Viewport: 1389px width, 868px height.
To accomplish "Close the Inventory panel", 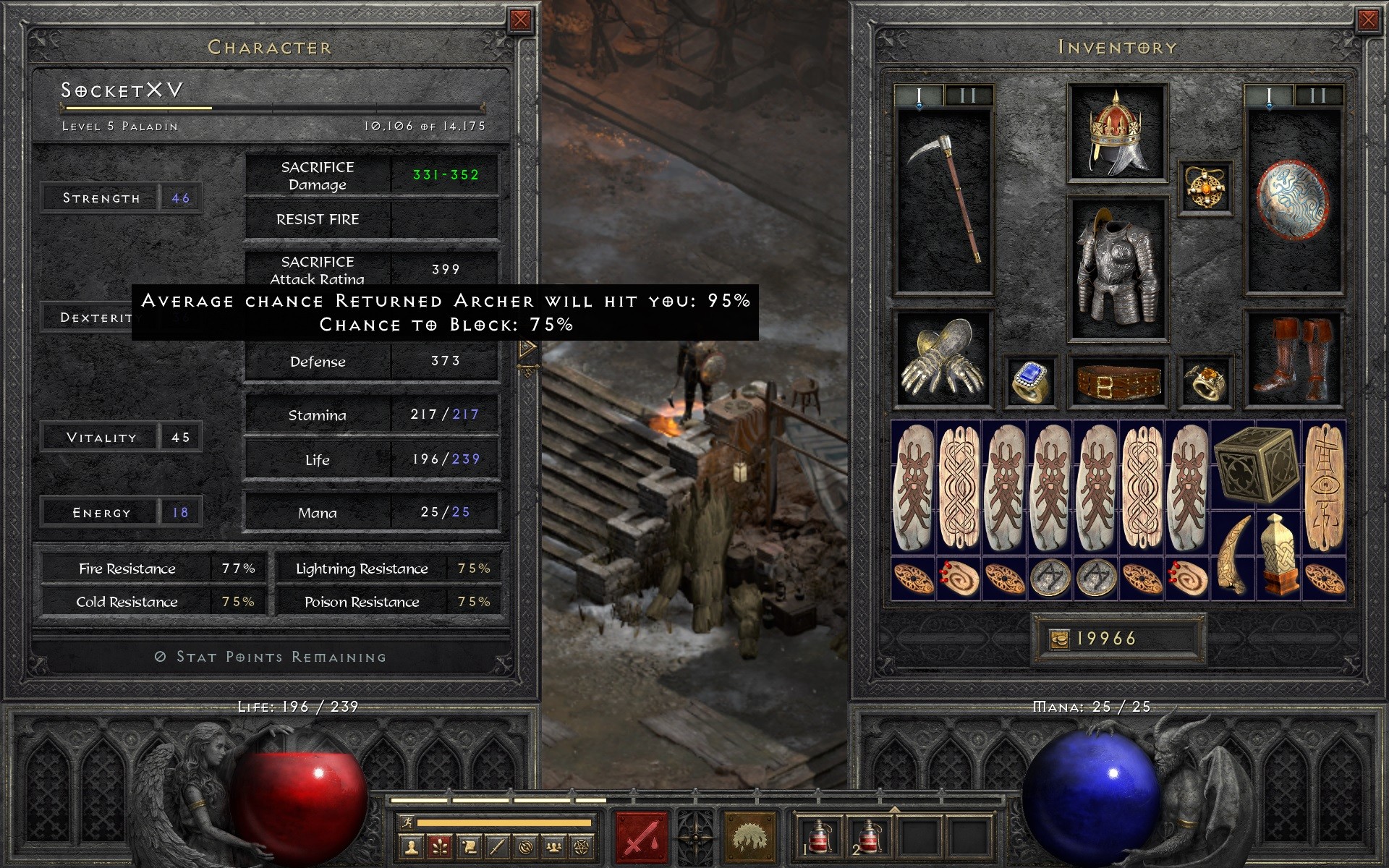I will pos(1368,20).
